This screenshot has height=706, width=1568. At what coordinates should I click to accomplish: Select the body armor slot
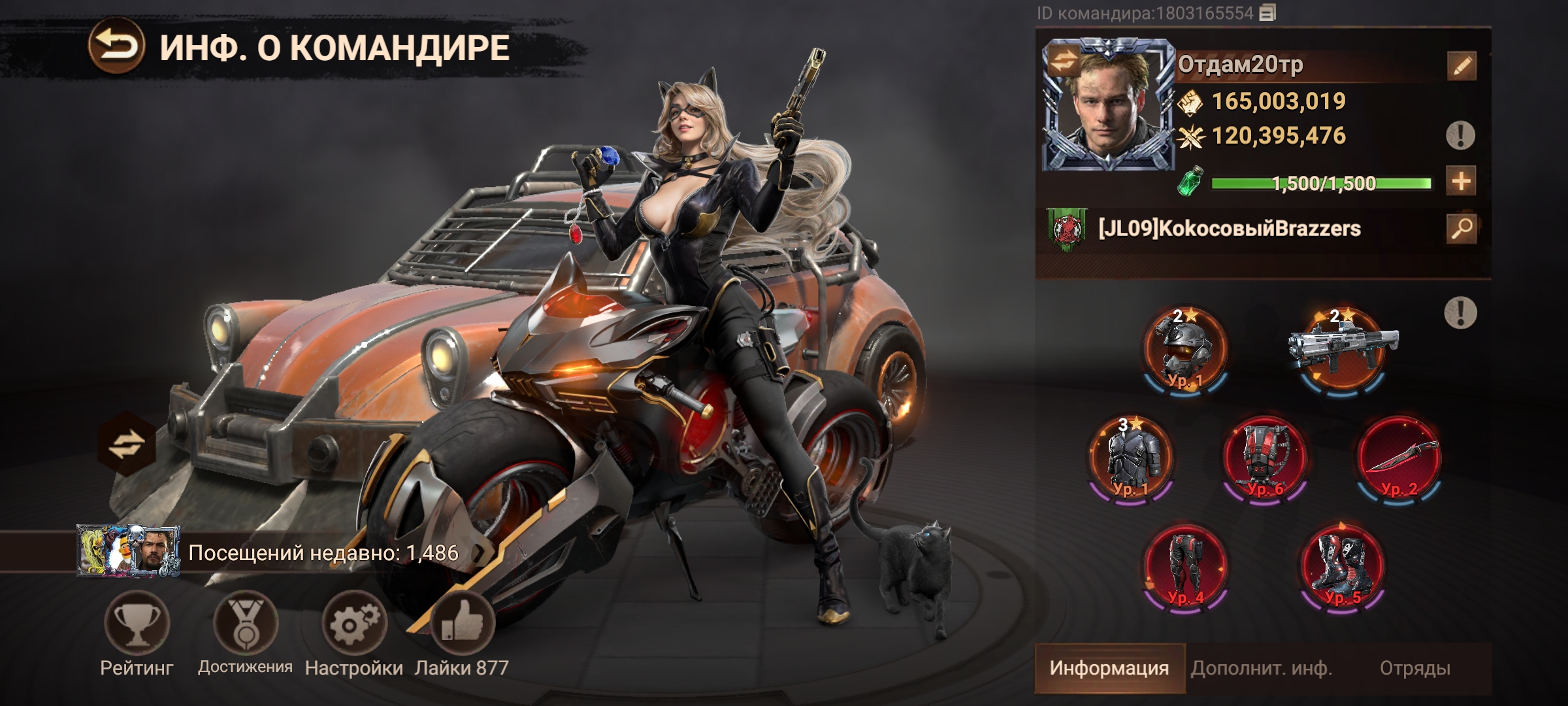pyautogui.click(x=1130, y=458)
